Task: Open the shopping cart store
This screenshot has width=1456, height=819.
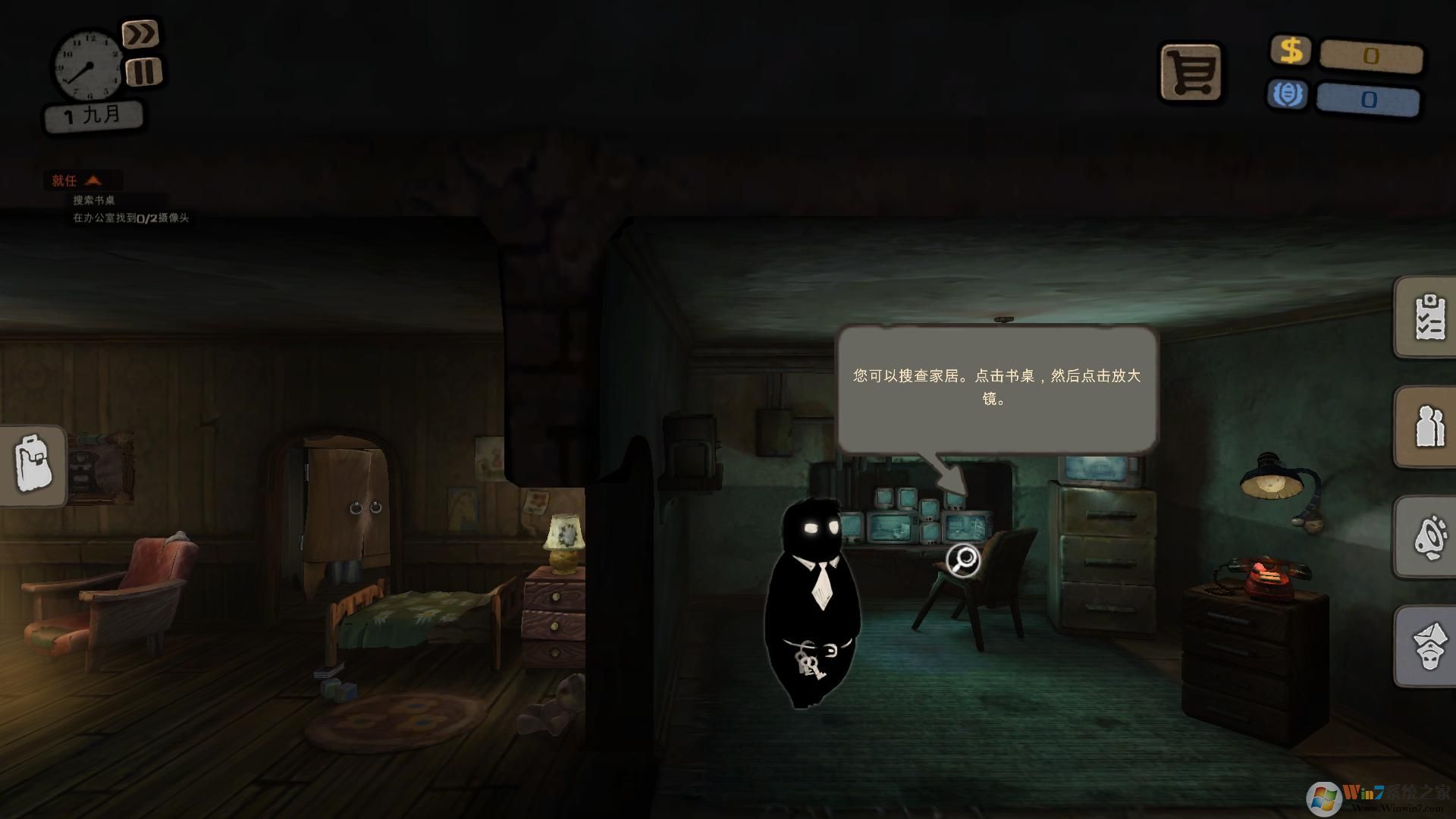Action: point(1191,72)
